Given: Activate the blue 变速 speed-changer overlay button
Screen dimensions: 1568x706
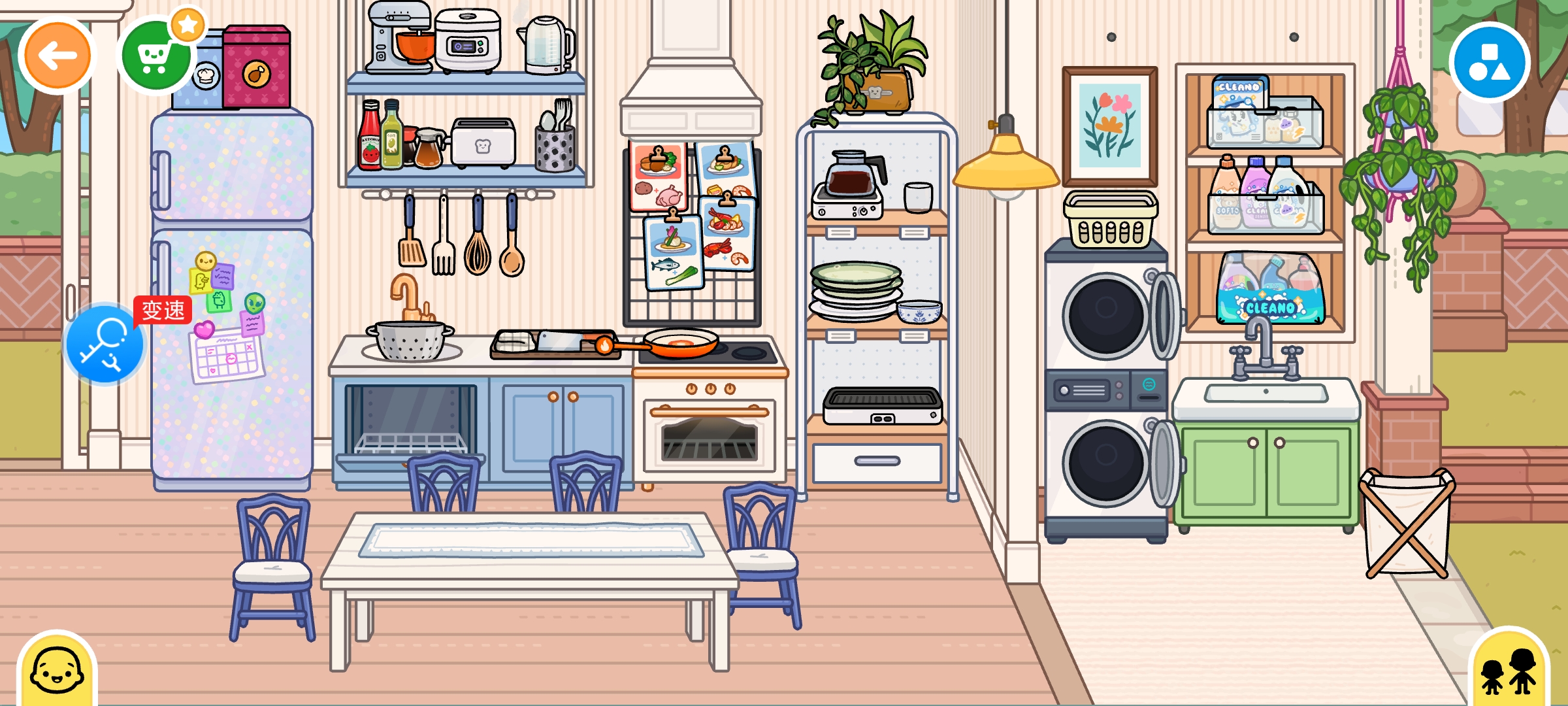Looking at the screenshot, I should 105,344.
